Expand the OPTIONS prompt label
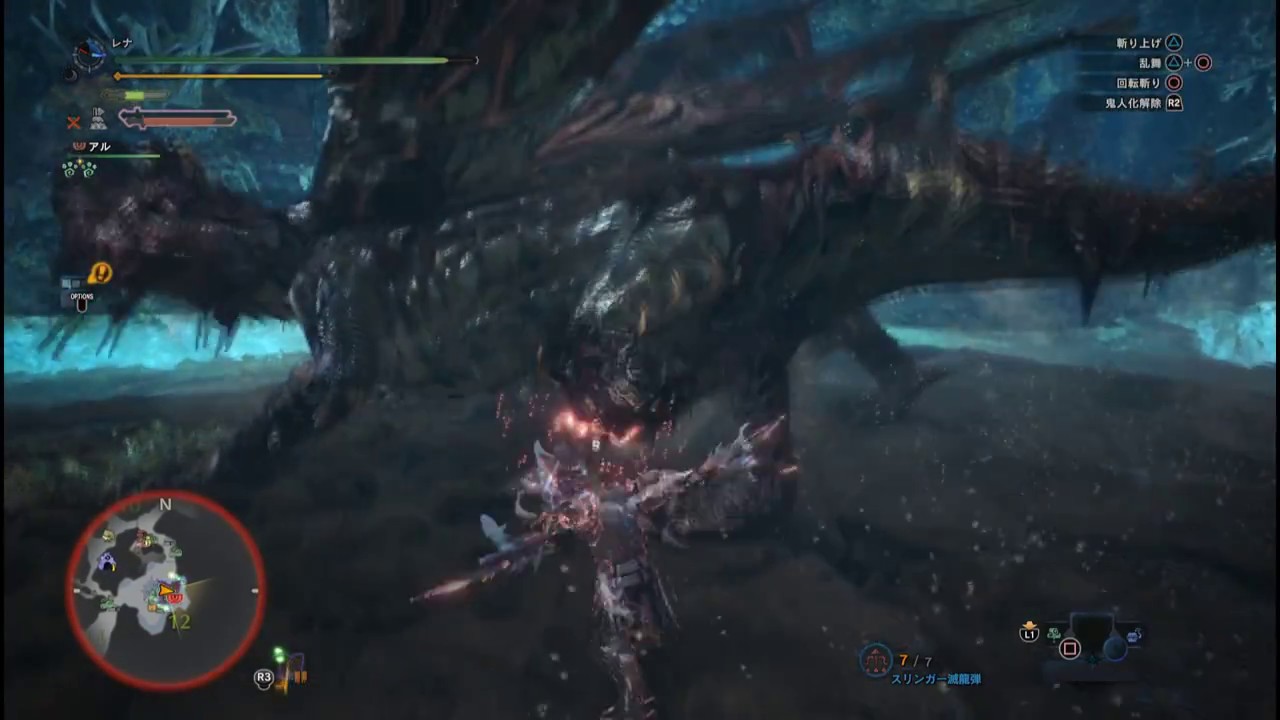This screenshot has width=1280, height=720. [80, 296]
